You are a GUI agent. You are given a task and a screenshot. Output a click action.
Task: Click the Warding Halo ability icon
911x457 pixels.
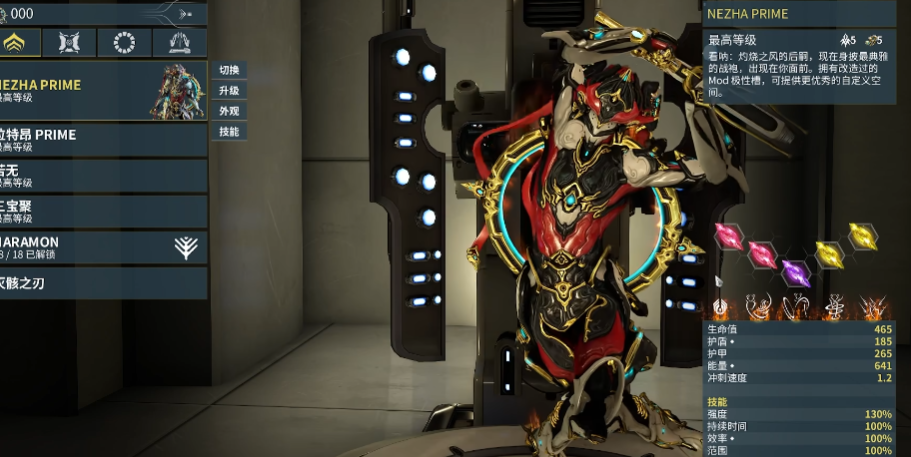point(834,306)
